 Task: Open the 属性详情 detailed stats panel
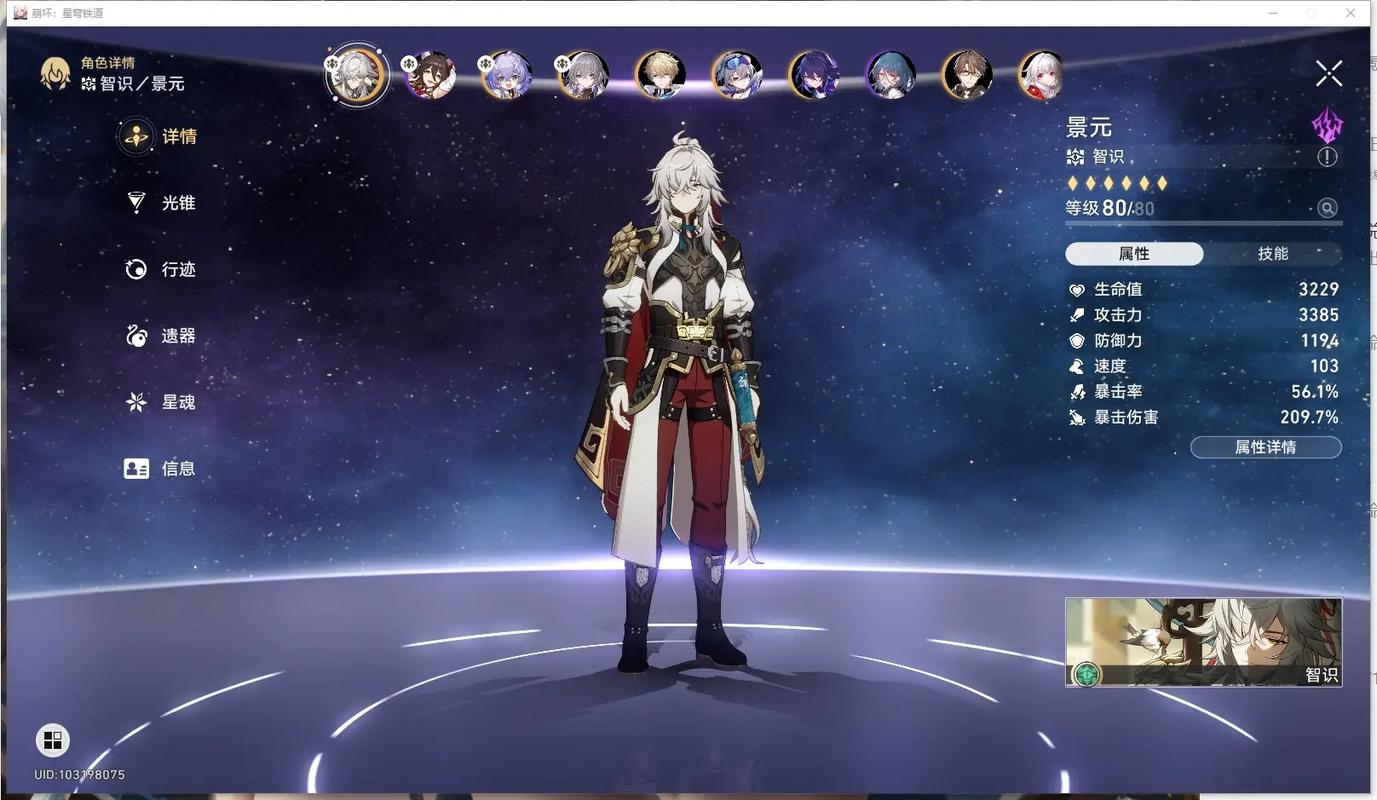1266,446
